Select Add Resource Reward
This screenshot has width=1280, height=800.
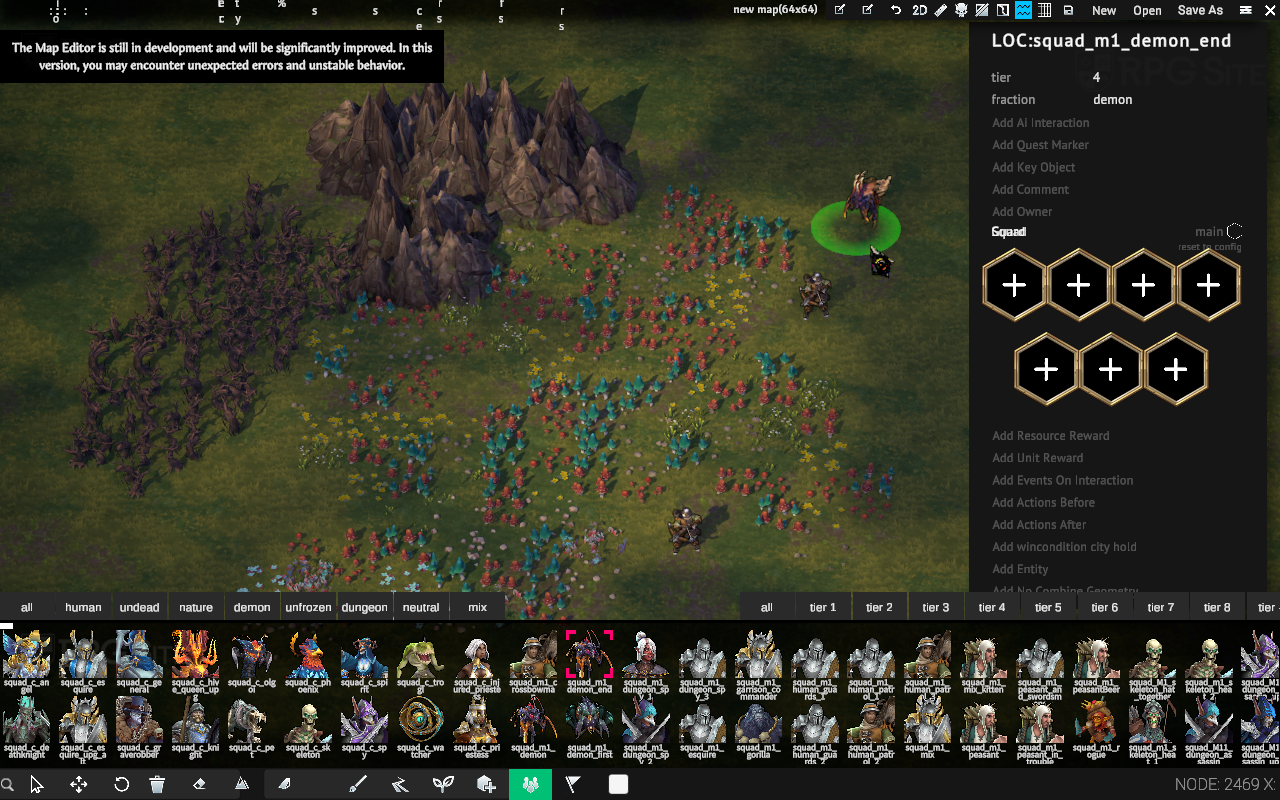[1050, 436]
